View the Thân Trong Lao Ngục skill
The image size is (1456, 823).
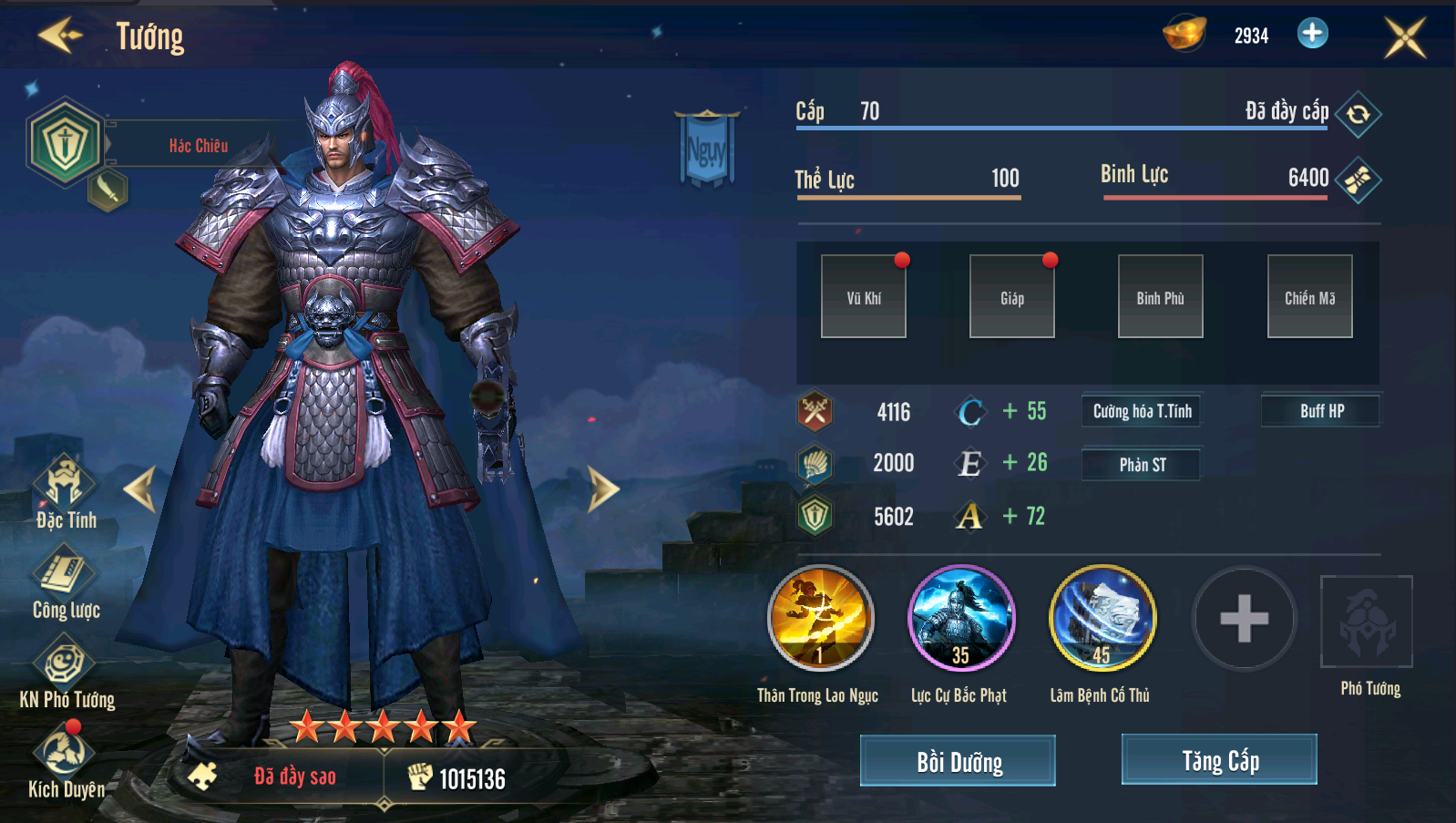tap(820, 619)
